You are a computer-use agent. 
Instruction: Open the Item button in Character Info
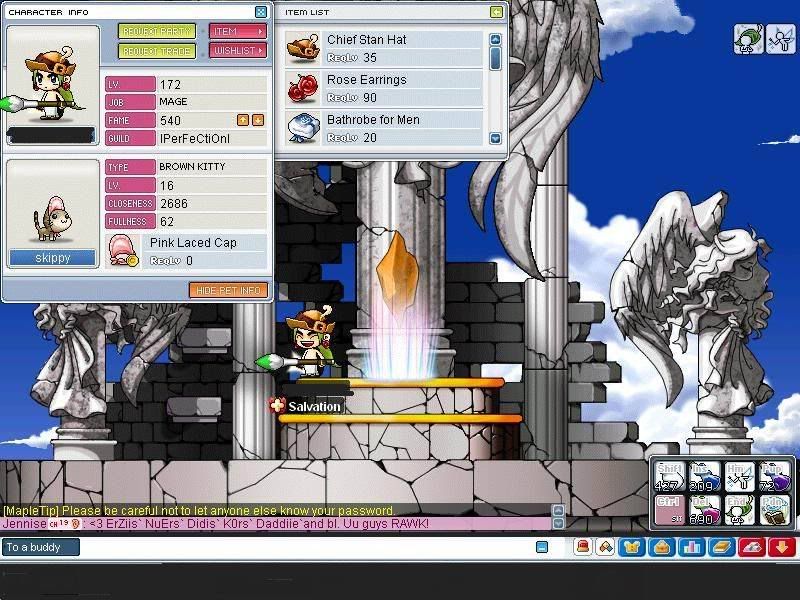(238, 32)
